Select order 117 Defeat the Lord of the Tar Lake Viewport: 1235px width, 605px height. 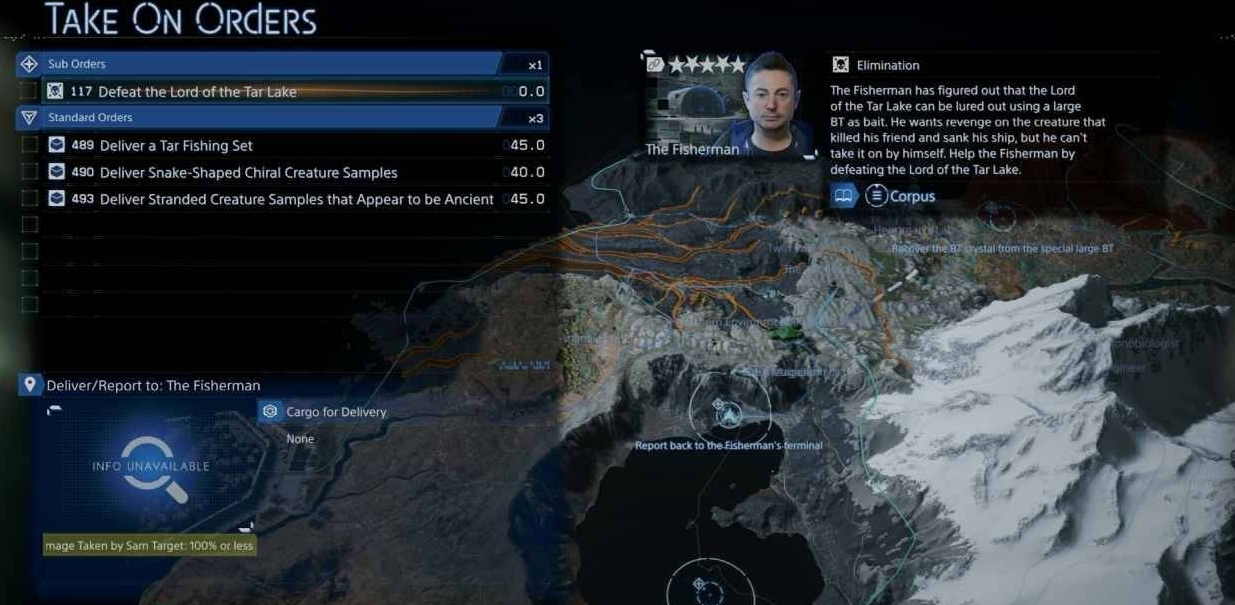(x=197, y=92)
